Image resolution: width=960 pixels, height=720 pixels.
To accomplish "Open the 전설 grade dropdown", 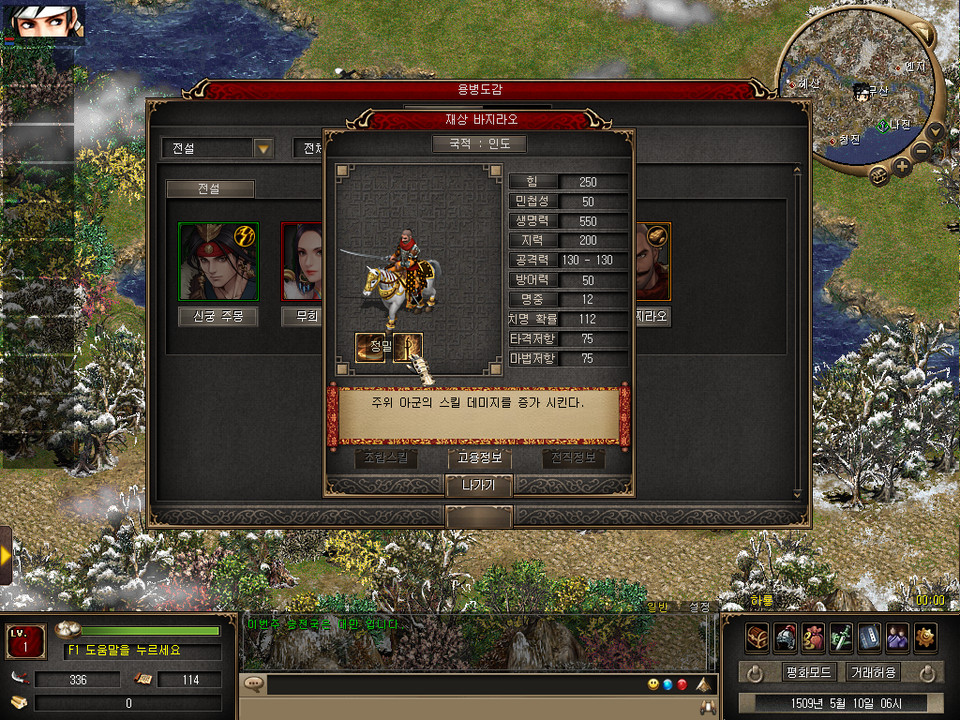I will point(263,148).
